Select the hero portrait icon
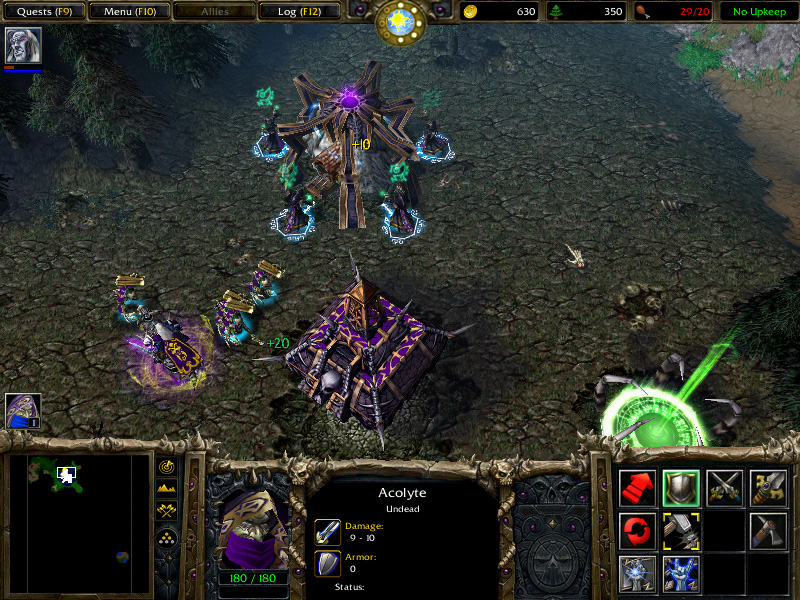 [20, 45]
